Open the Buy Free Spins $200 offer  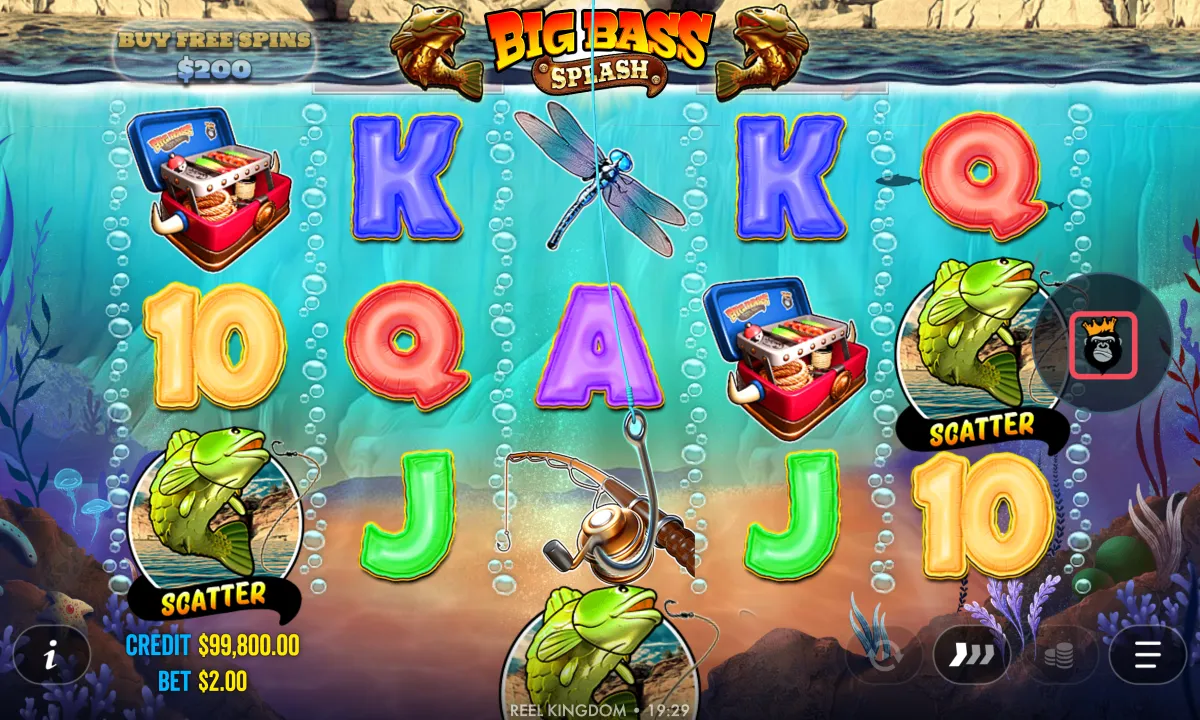214,55
